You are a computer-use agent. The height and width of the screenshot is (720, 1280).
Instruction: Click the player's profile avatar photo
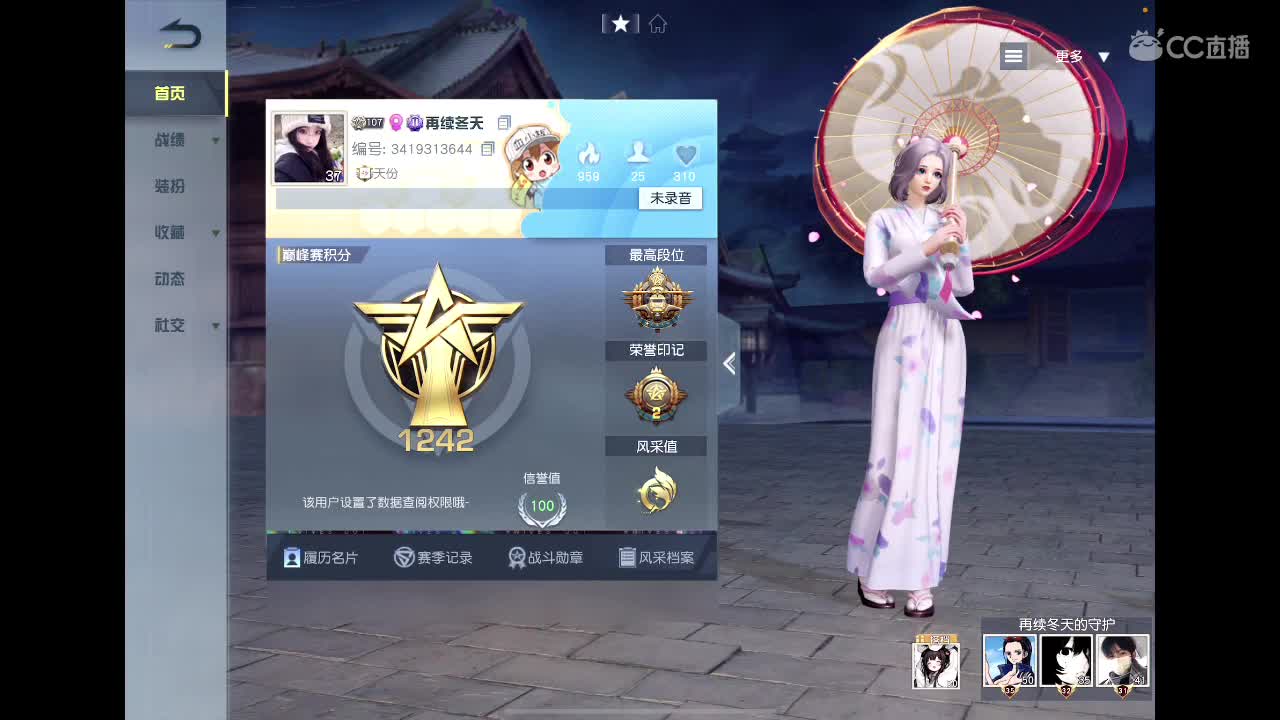309,146
